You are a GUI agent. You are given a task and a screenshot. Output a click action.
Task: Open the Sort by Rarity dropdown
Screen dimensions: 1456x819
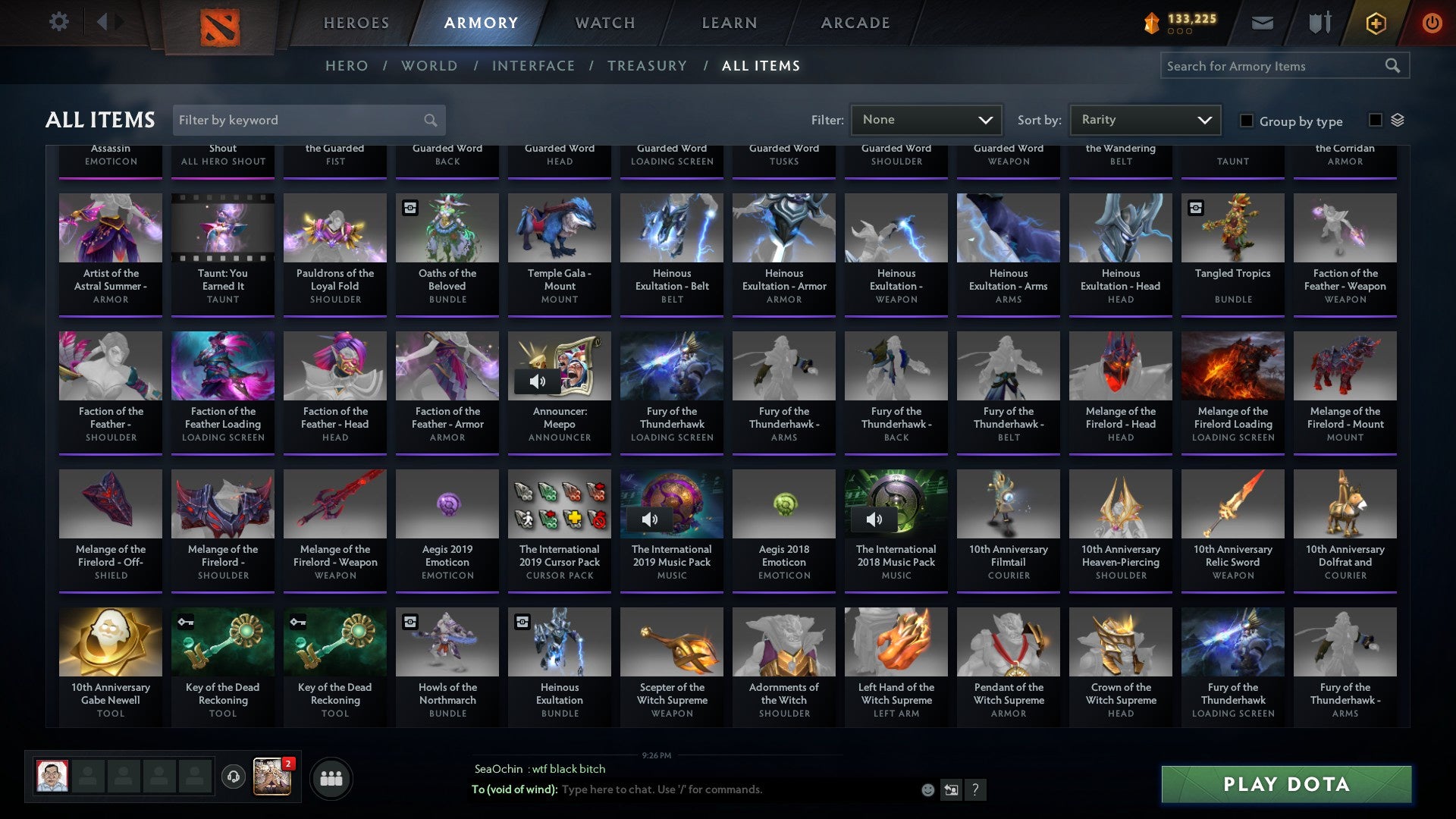click(x=1145, y=119)
